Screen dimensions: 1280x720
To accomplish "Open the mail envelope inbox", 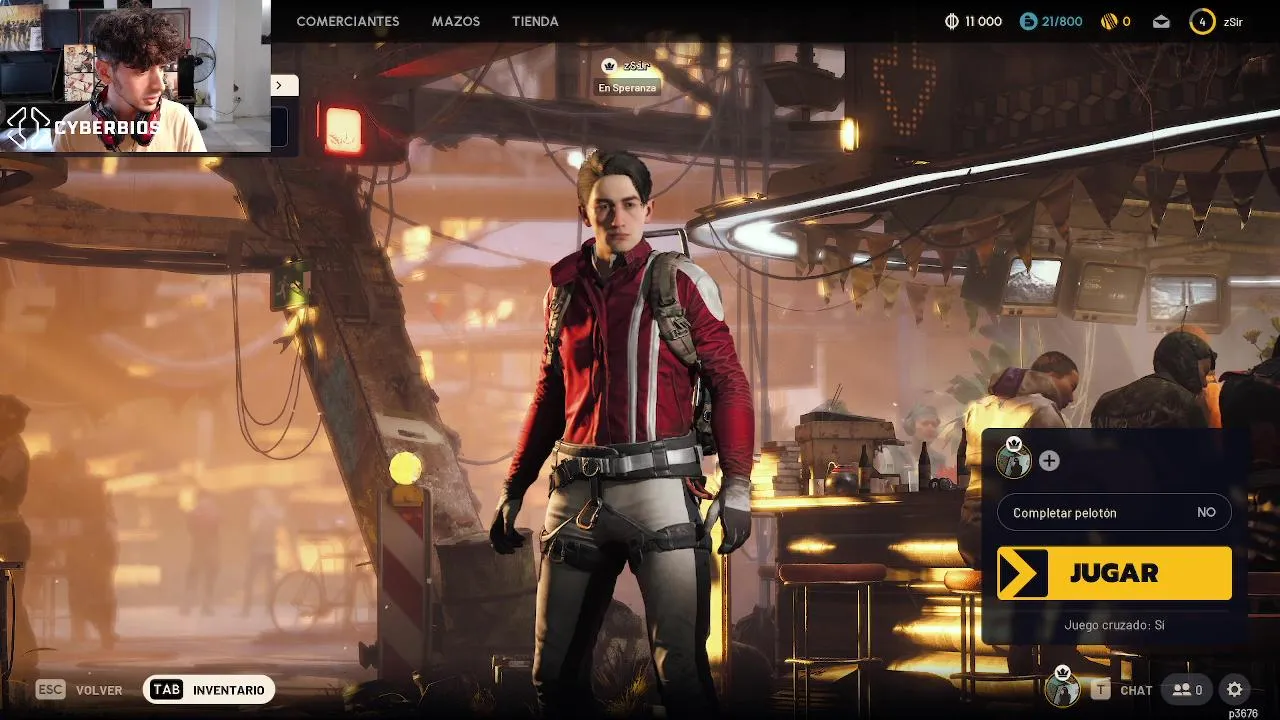I will [1161, 21].
